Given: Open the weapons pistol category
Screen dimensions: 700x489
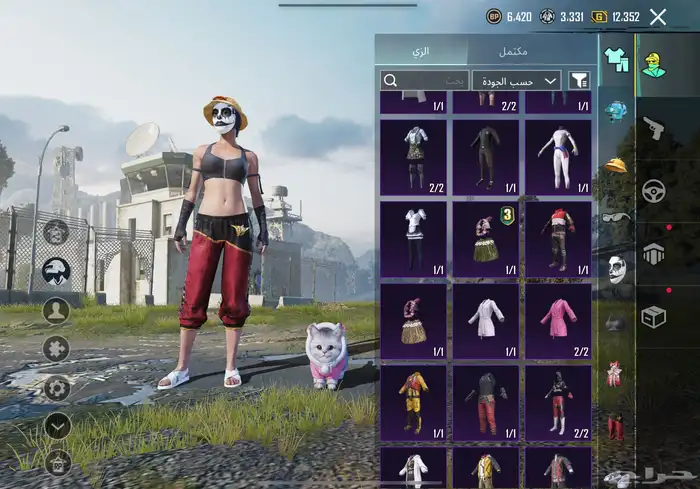Looking at the screenshot, I should click(x=654, y=127).
